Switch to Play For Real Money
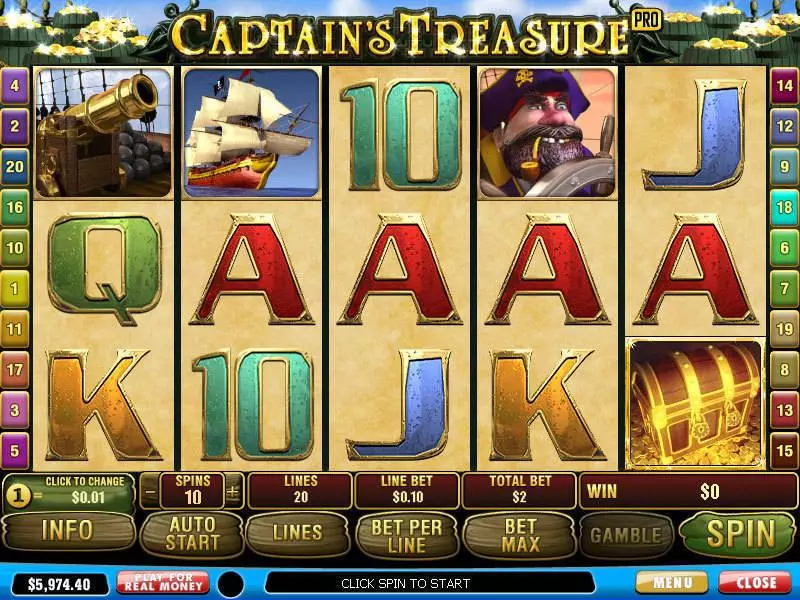 coord(163,582)
